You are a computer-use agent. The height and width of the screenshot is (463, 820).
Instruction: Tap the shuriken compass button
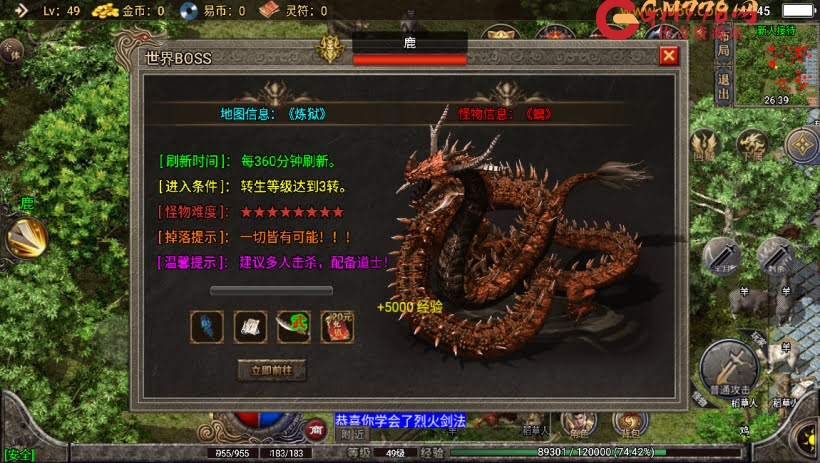(x=801, y=146)
